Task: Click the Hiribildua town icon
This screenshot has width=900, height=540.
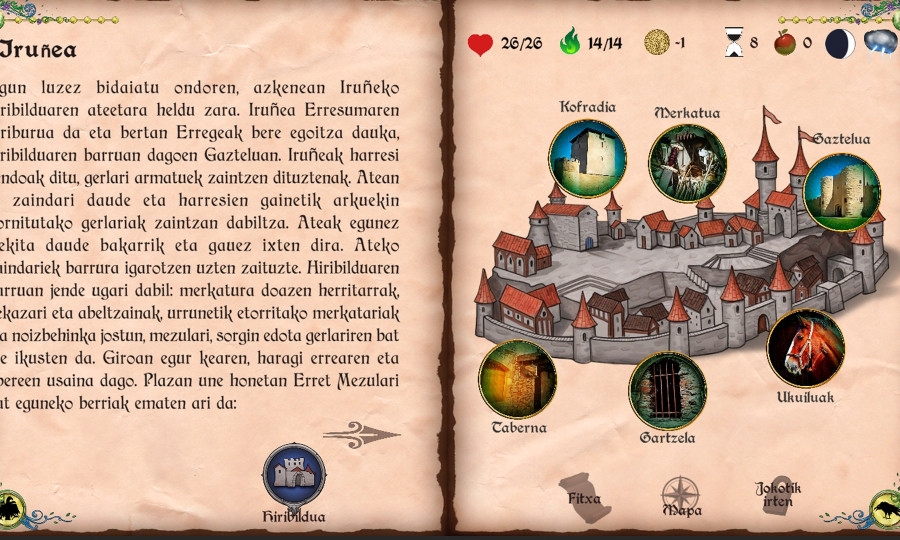Action: click(294, 476)
